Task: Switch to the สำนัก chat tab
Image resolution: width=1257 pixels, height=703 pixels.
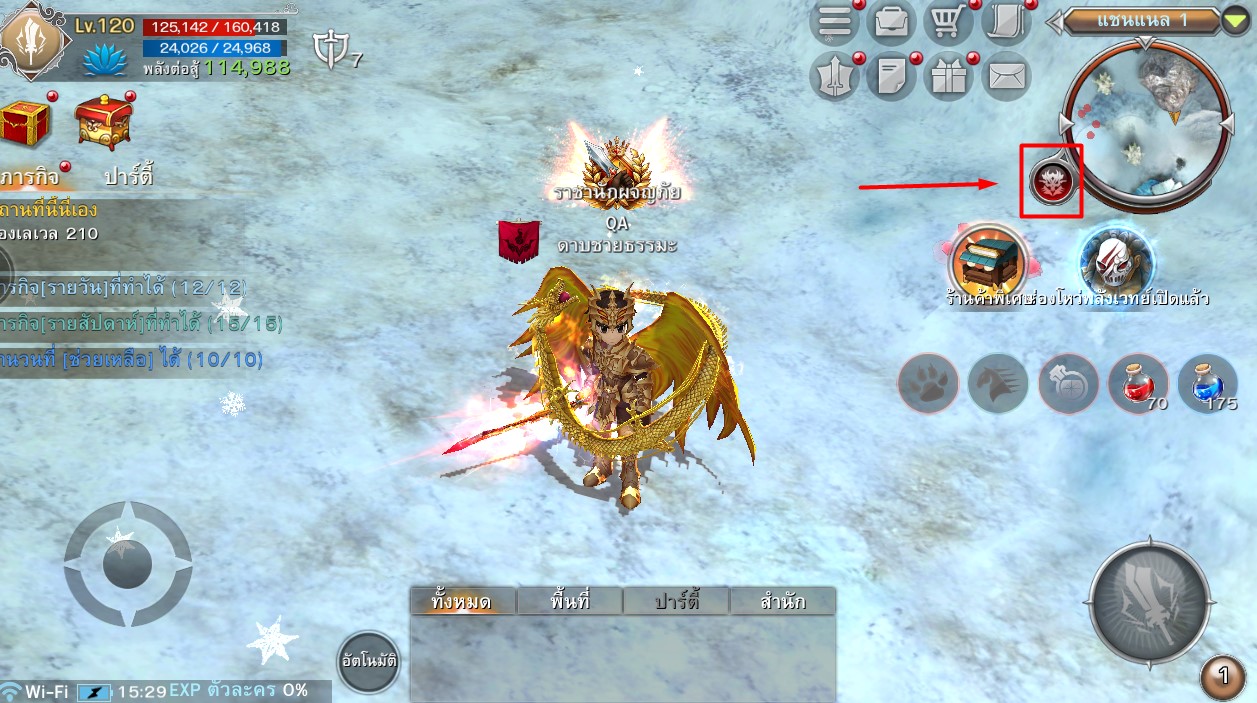Action: tap(783, 601)
